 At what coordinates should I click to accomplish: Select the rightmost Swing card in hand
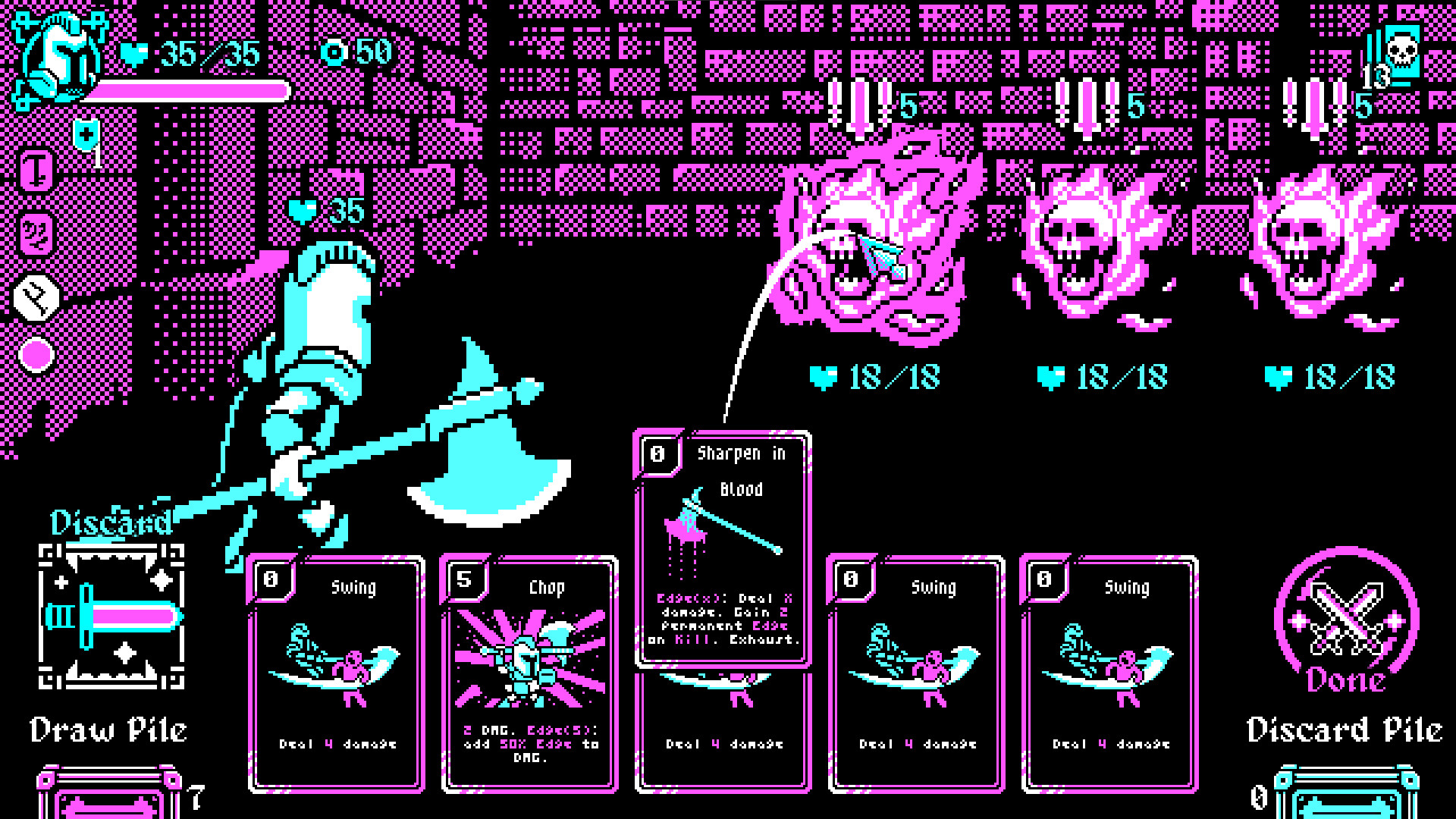click(x=1109, y=675)
